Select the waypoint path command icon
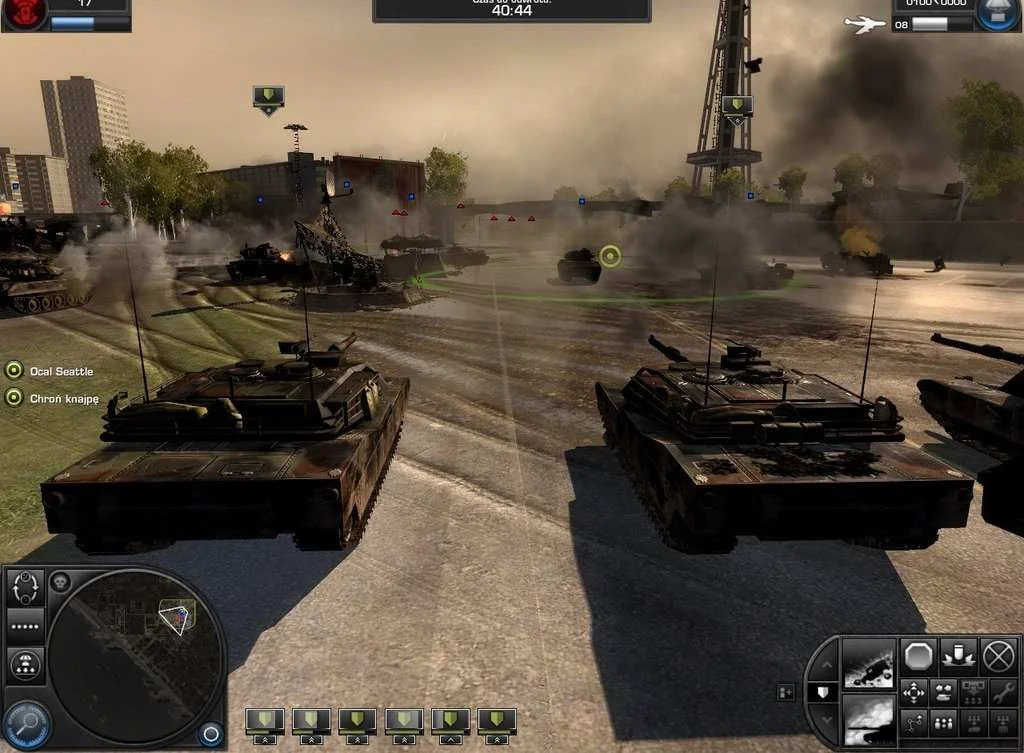The image size is (1024, 753). point(914,723)
